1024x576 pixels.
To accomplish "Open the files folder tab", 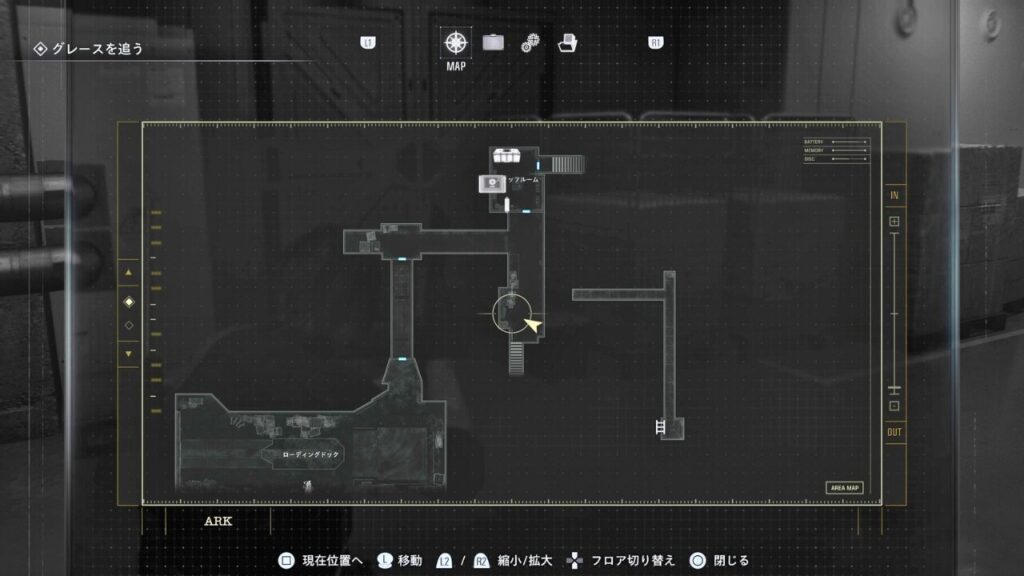I will [x=567, y=43].
